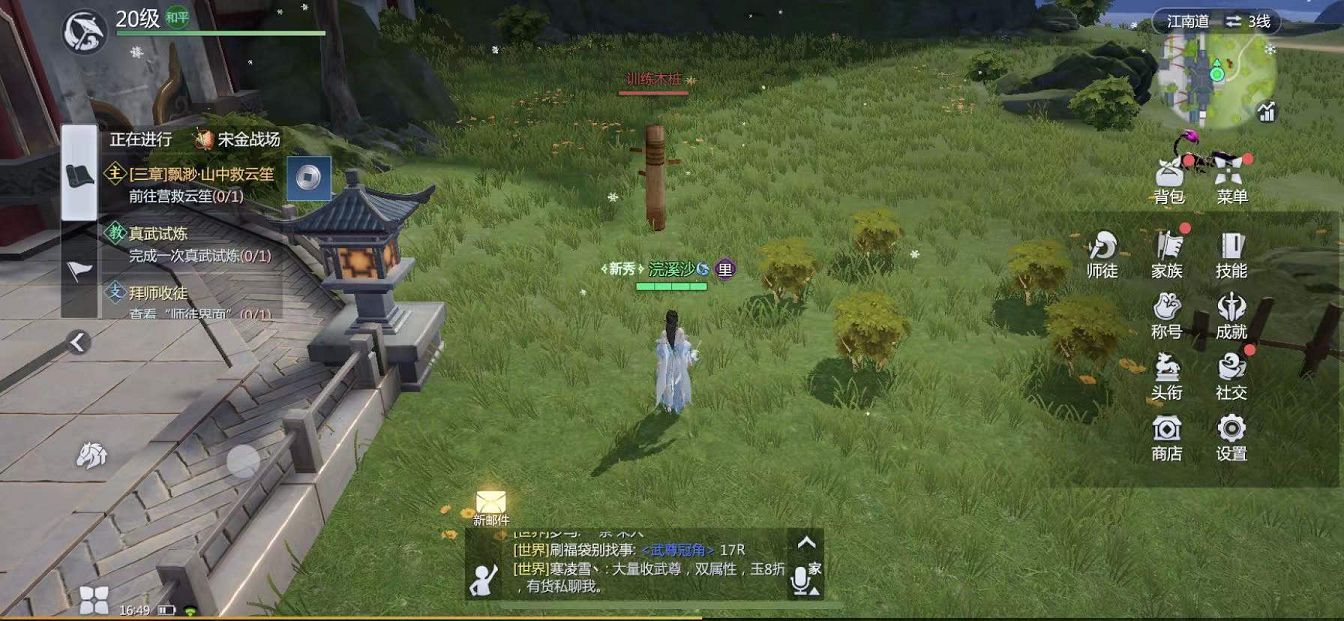Open the 设置 settings menu

(1231, 436)
